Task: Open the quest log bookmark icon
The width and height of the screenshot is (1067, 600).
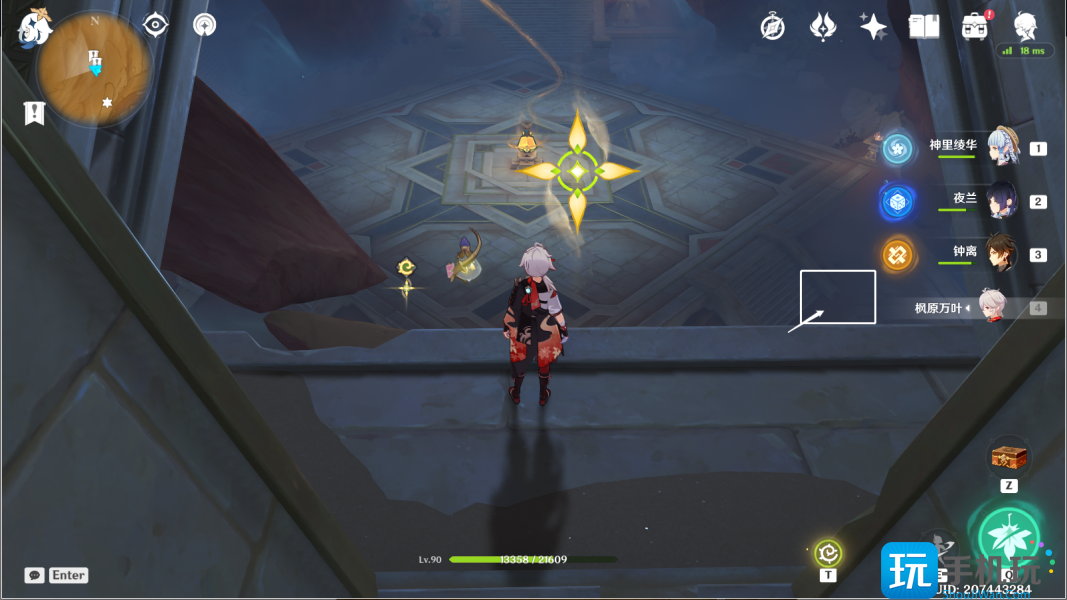Action: pos(34,113)
